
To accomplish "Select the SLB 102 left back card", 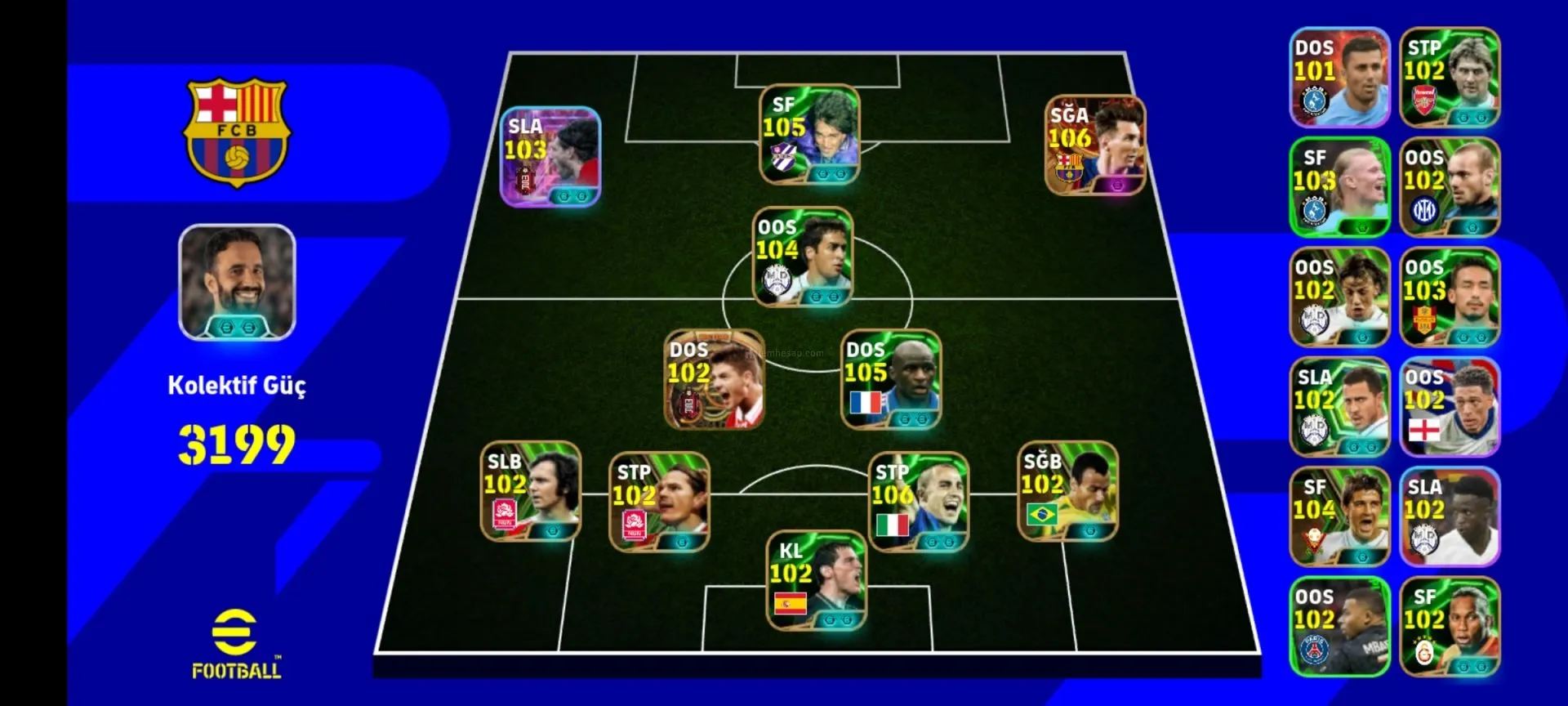I will 531,491.
